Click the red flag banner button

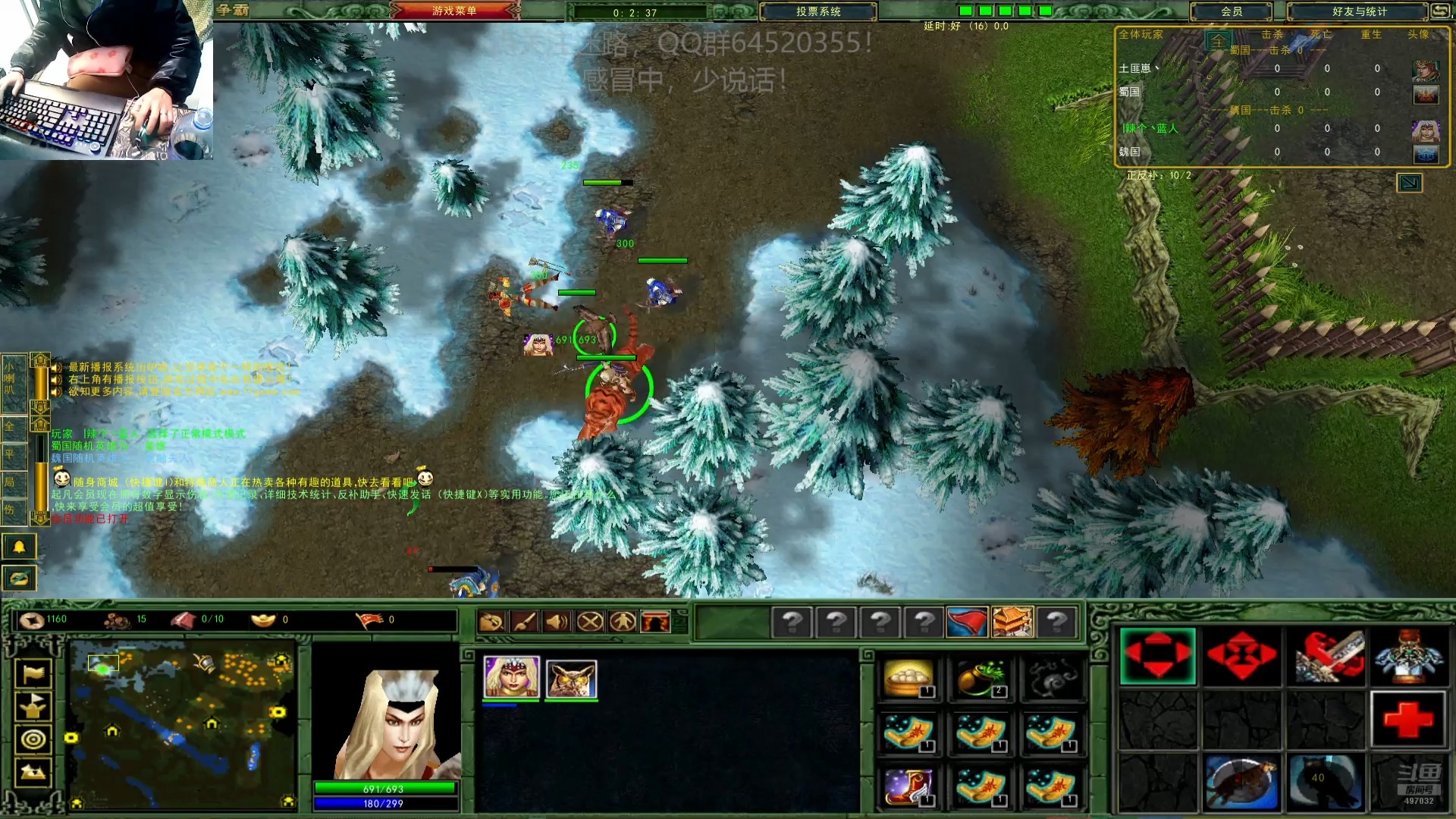pos(967,622)
